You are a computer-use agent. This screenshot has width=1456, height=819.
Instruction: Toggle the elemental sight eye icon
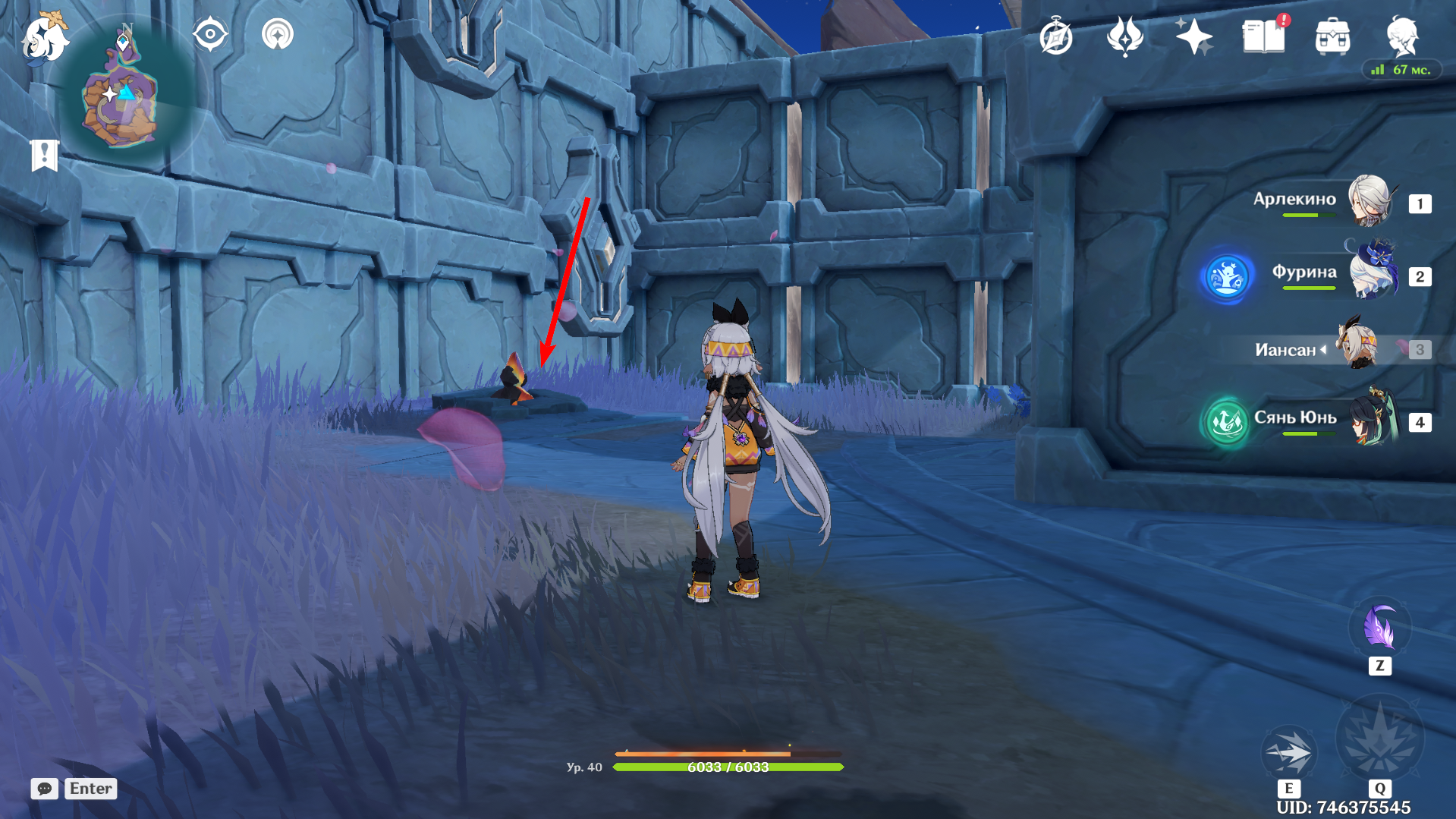210,35
